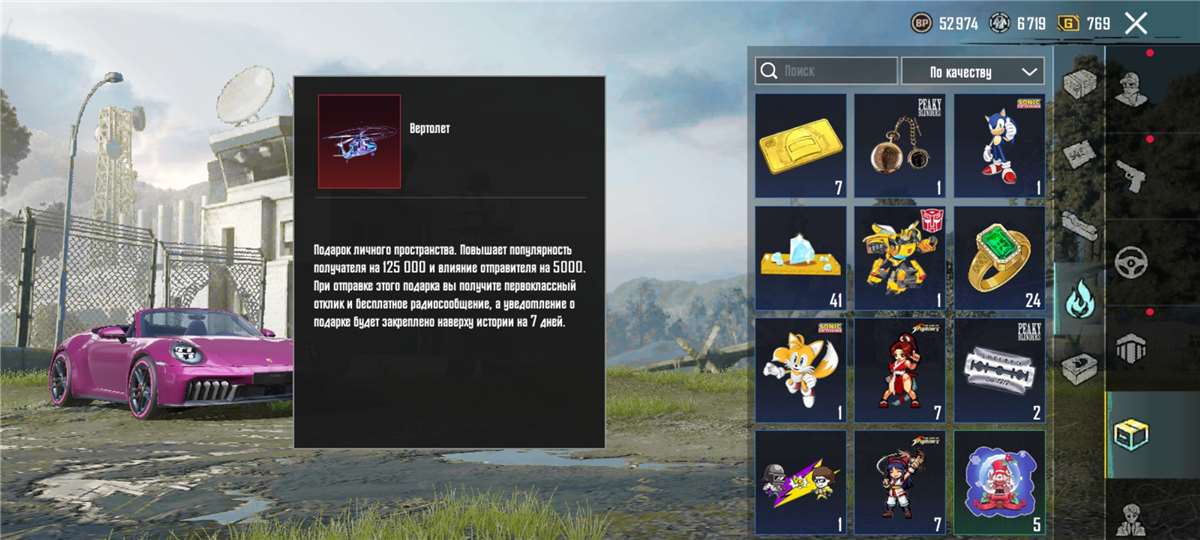Select the red-dressed King of Fighters character item
Screen dimensions: 1200x540
point(899,370)
